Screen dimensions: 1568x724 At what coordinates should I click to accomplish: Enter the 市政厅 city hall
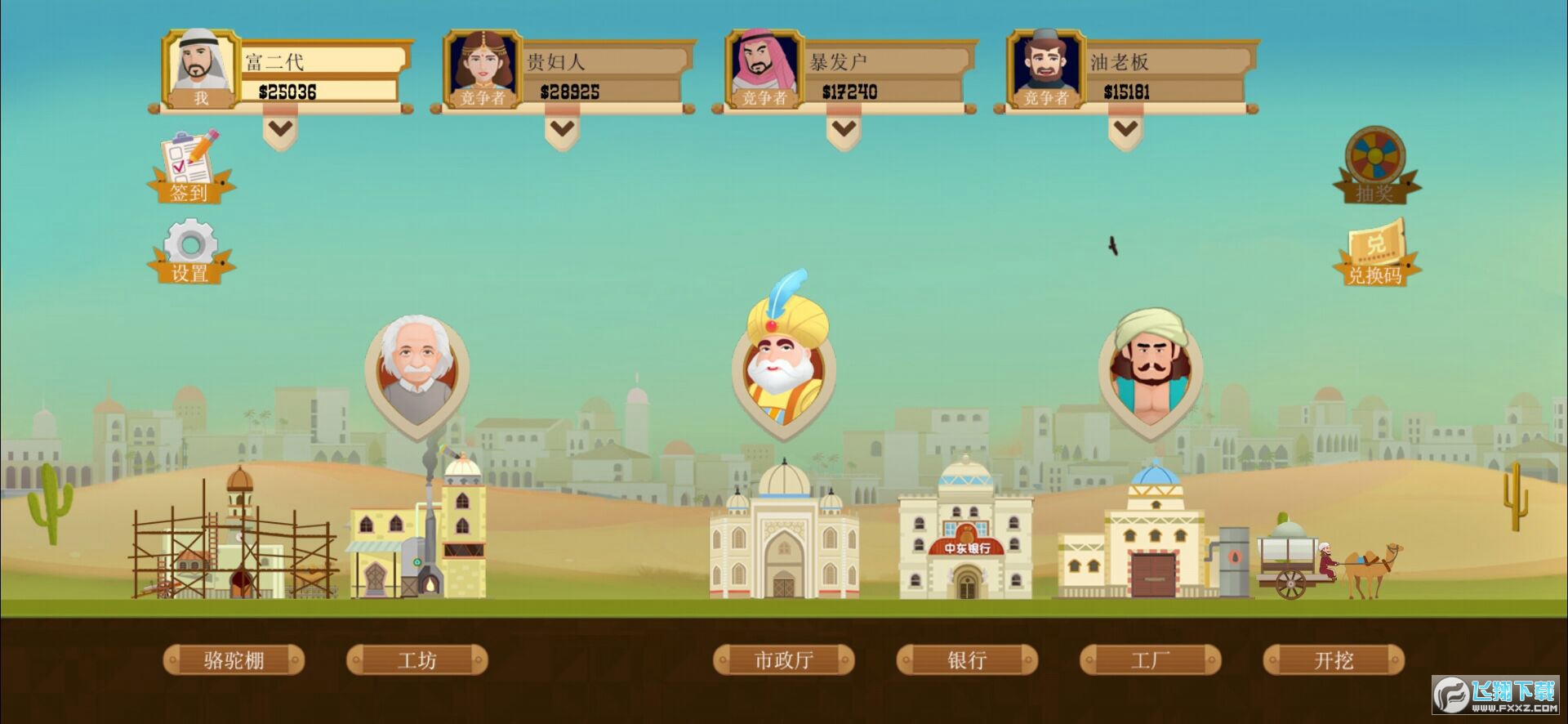[x=782, y=660]
